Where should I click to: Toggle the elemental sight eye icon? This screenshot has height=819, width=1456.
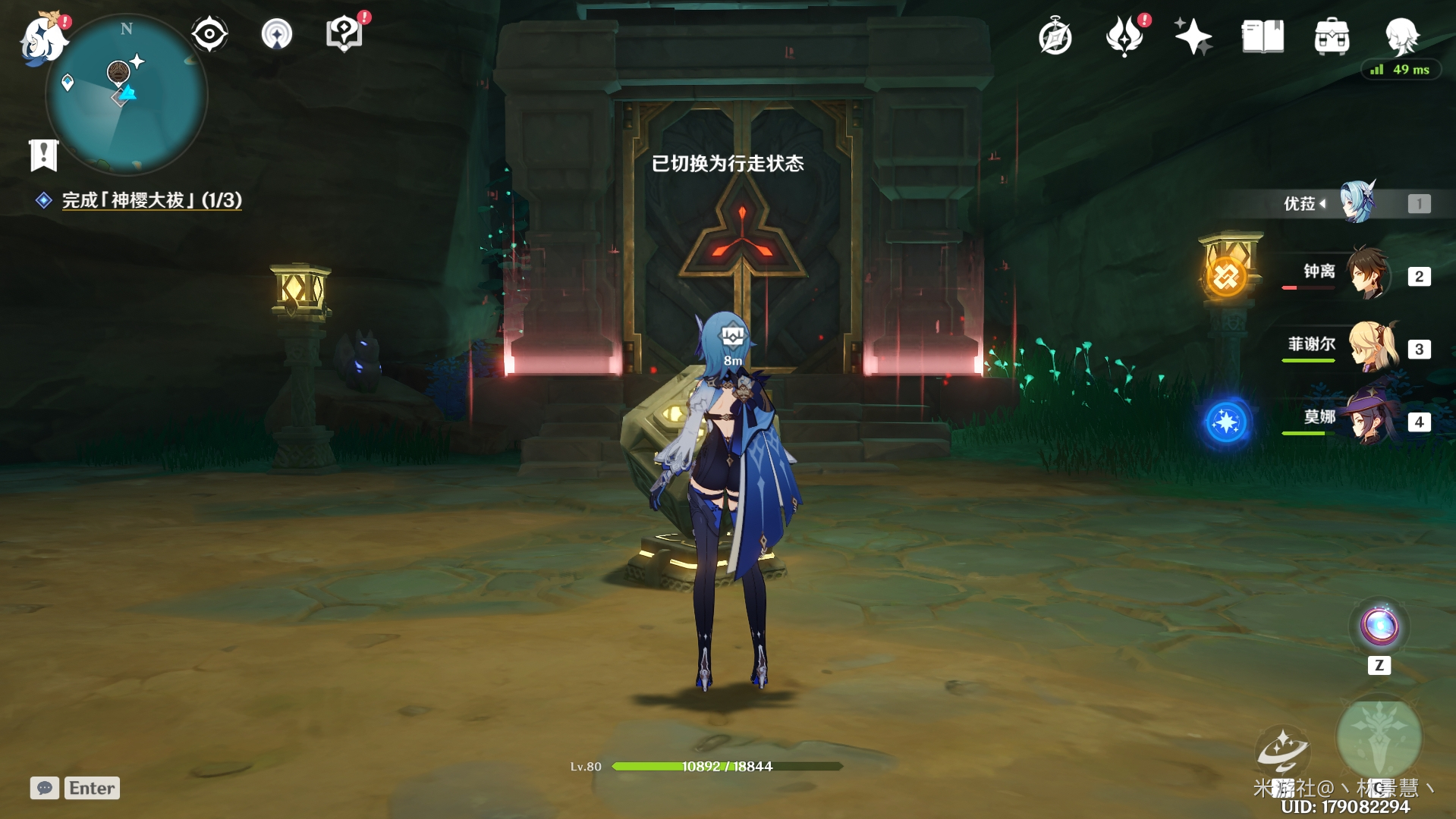click(209, 34)
